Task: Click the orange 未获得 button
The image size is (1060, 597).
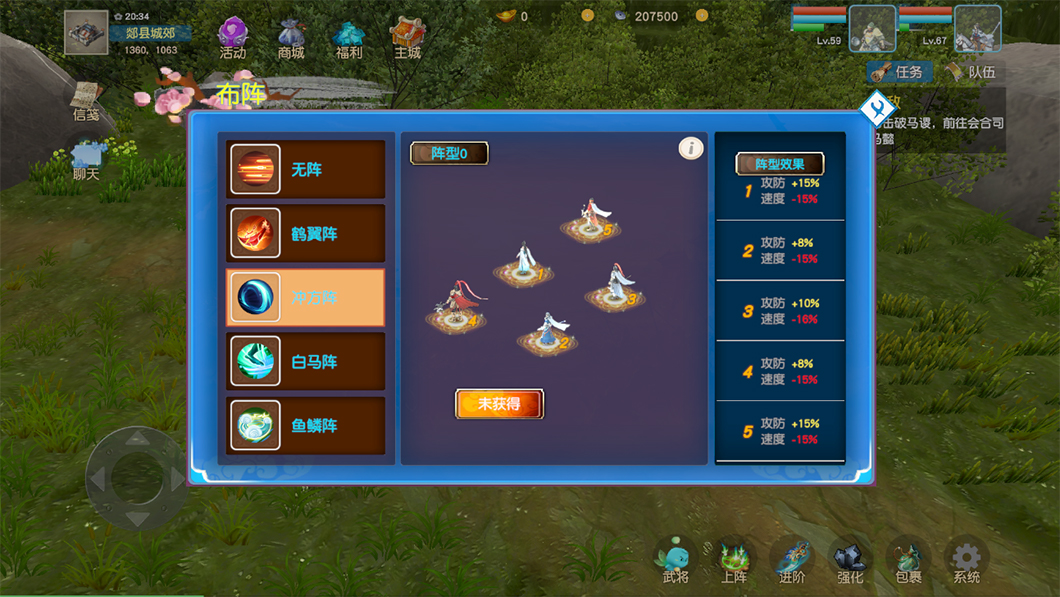Action: (499, 404)
